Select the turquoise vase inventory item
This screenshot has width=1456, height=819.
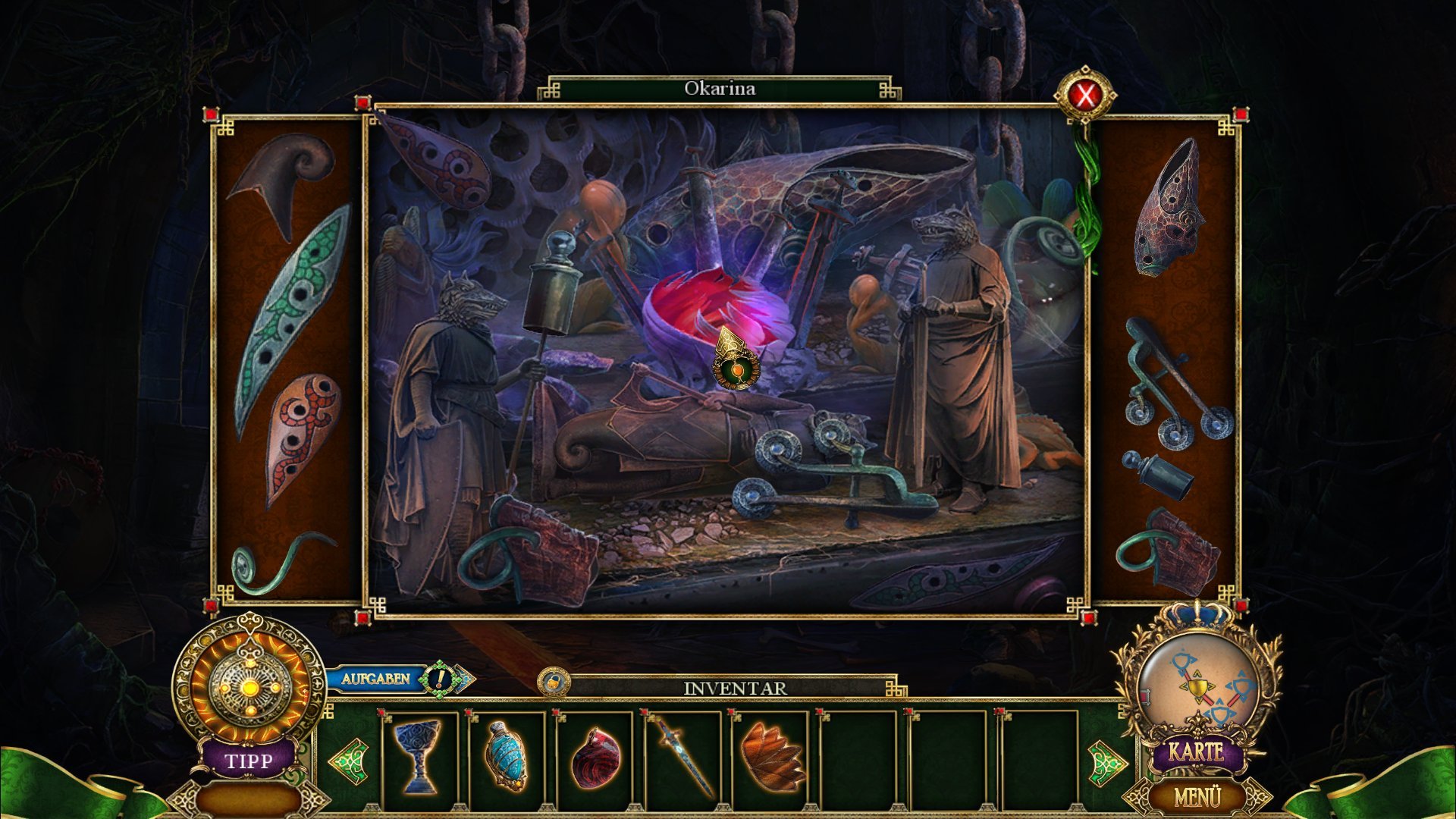(x=506, y=755)
